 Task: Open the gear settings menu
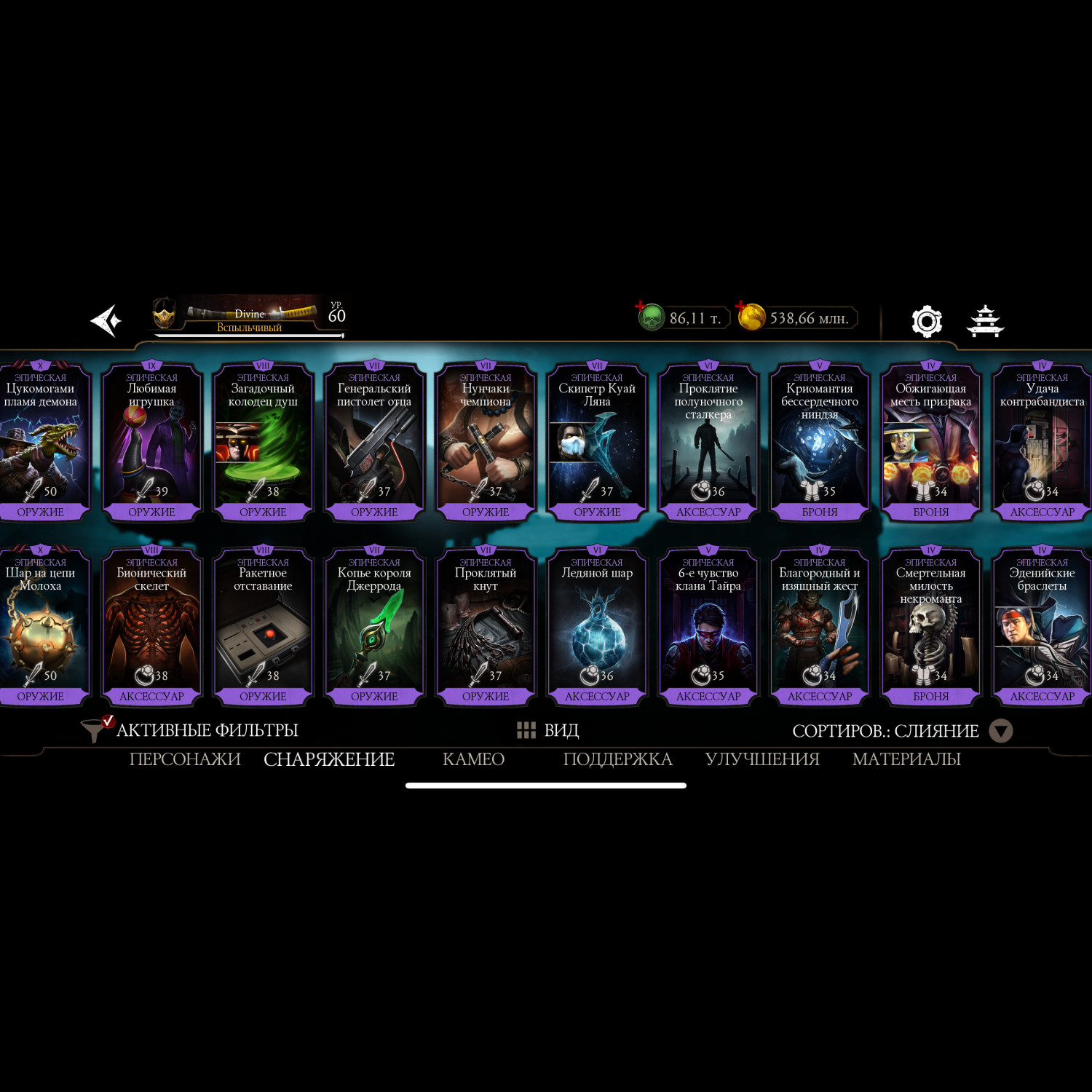point(927,321)
